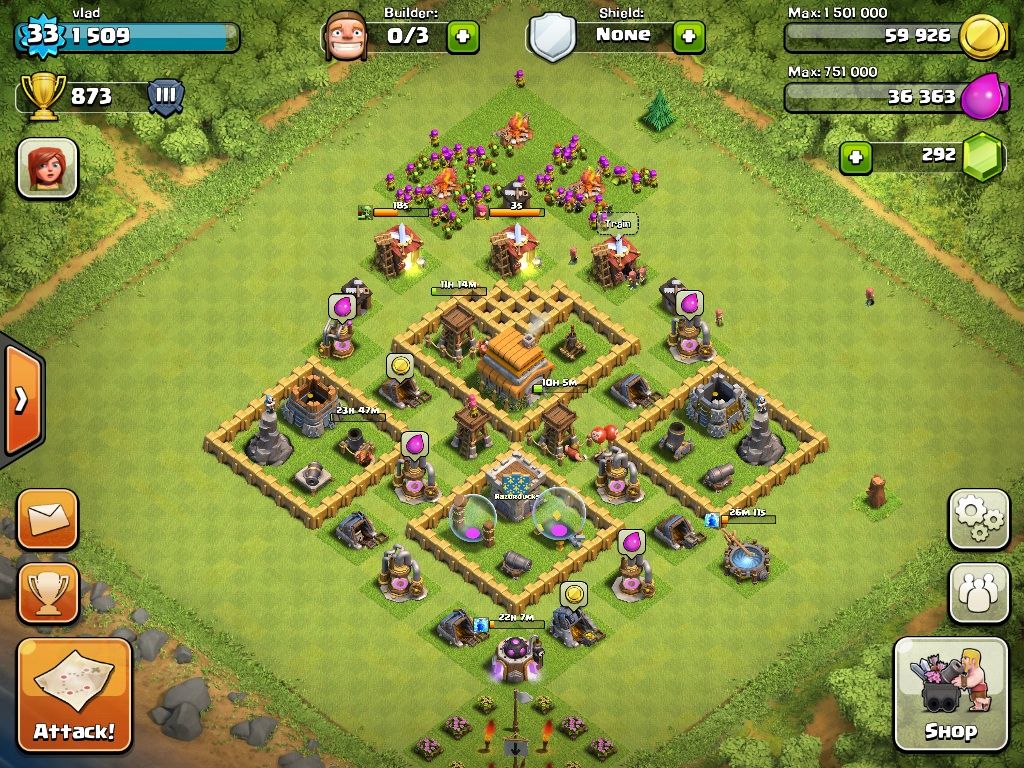View the league shield badge beside trophies
1024x768 pixels.
pyautogui.click(x=166, y=97)
